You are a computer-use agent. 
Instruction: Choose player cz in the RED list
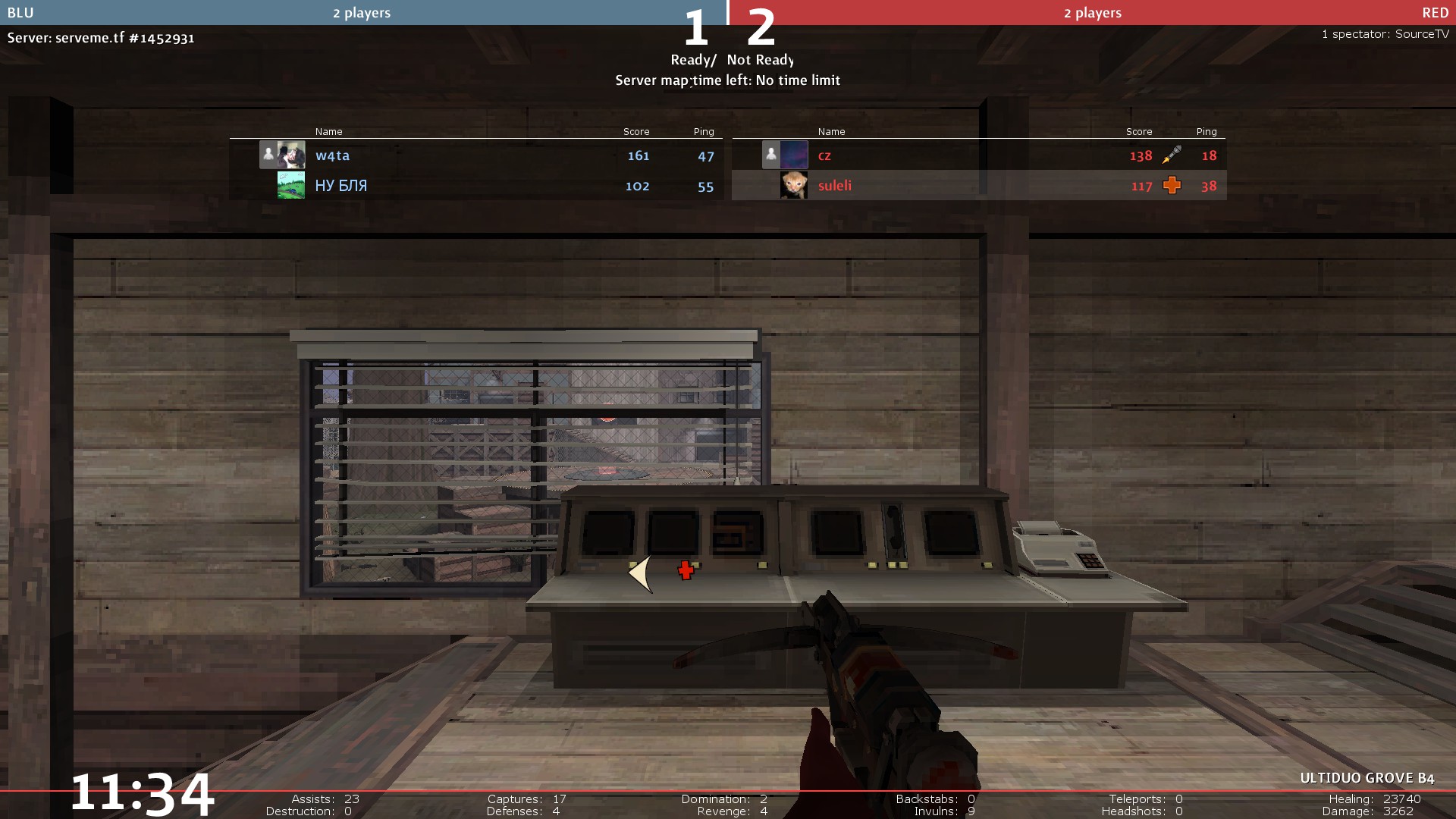824,155
